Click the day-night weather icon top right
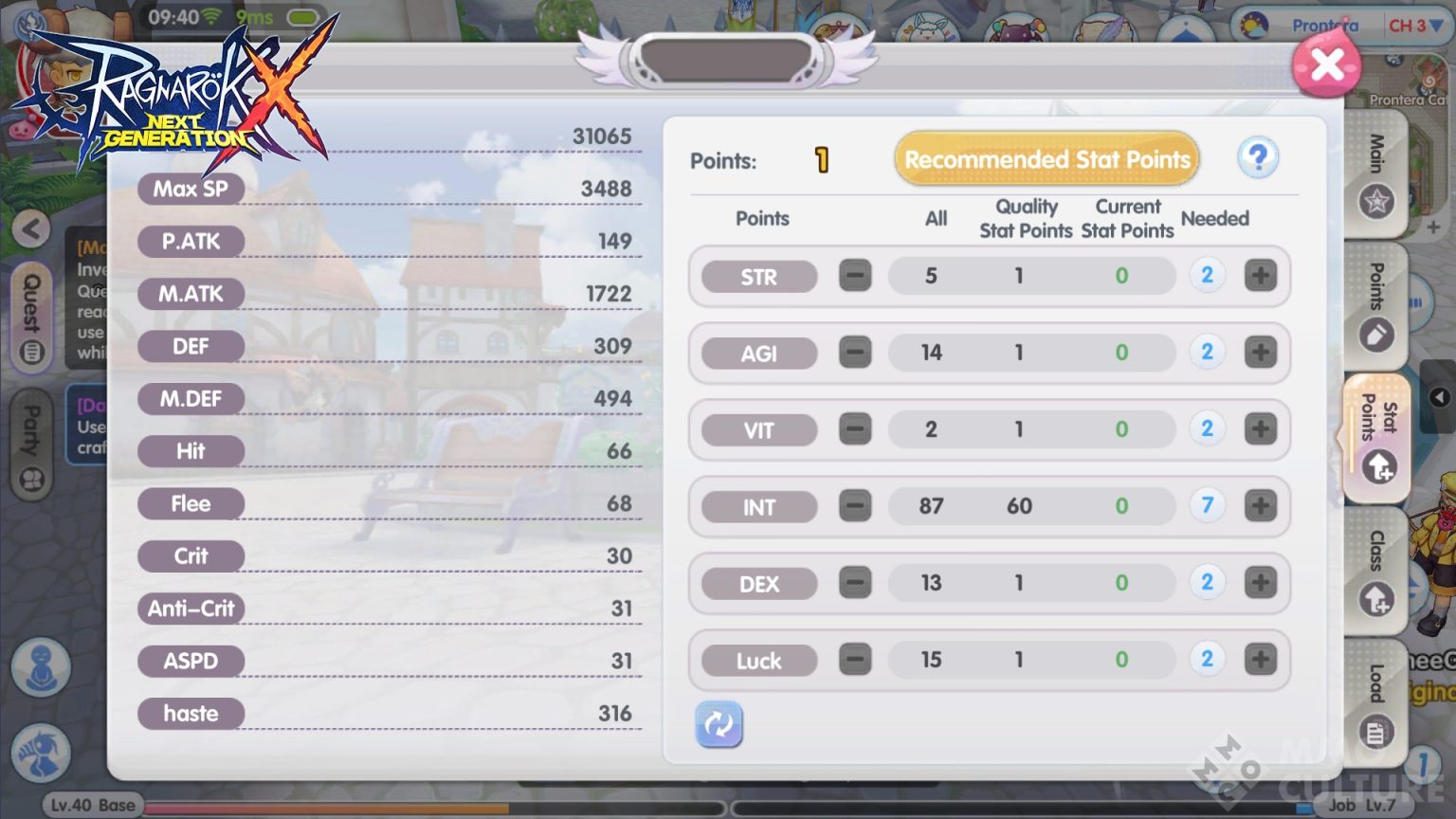 tap(1255, 26)
